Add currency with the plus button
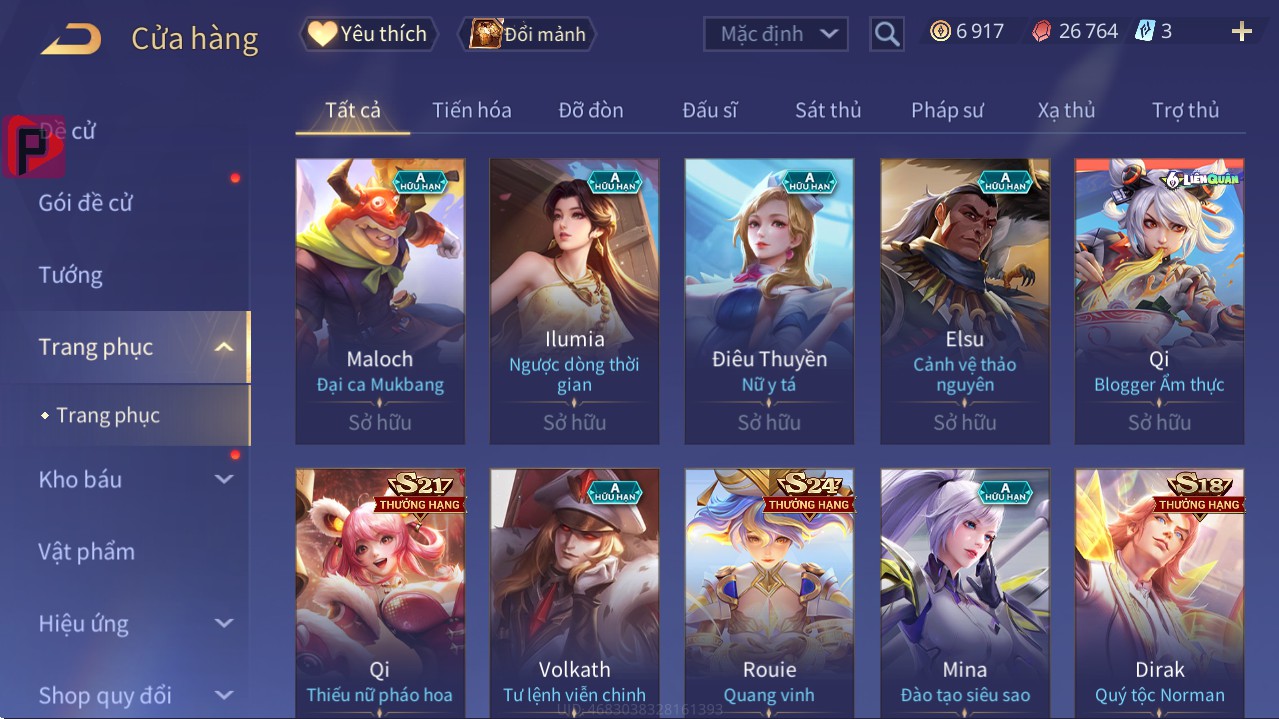 (1241, 32)
